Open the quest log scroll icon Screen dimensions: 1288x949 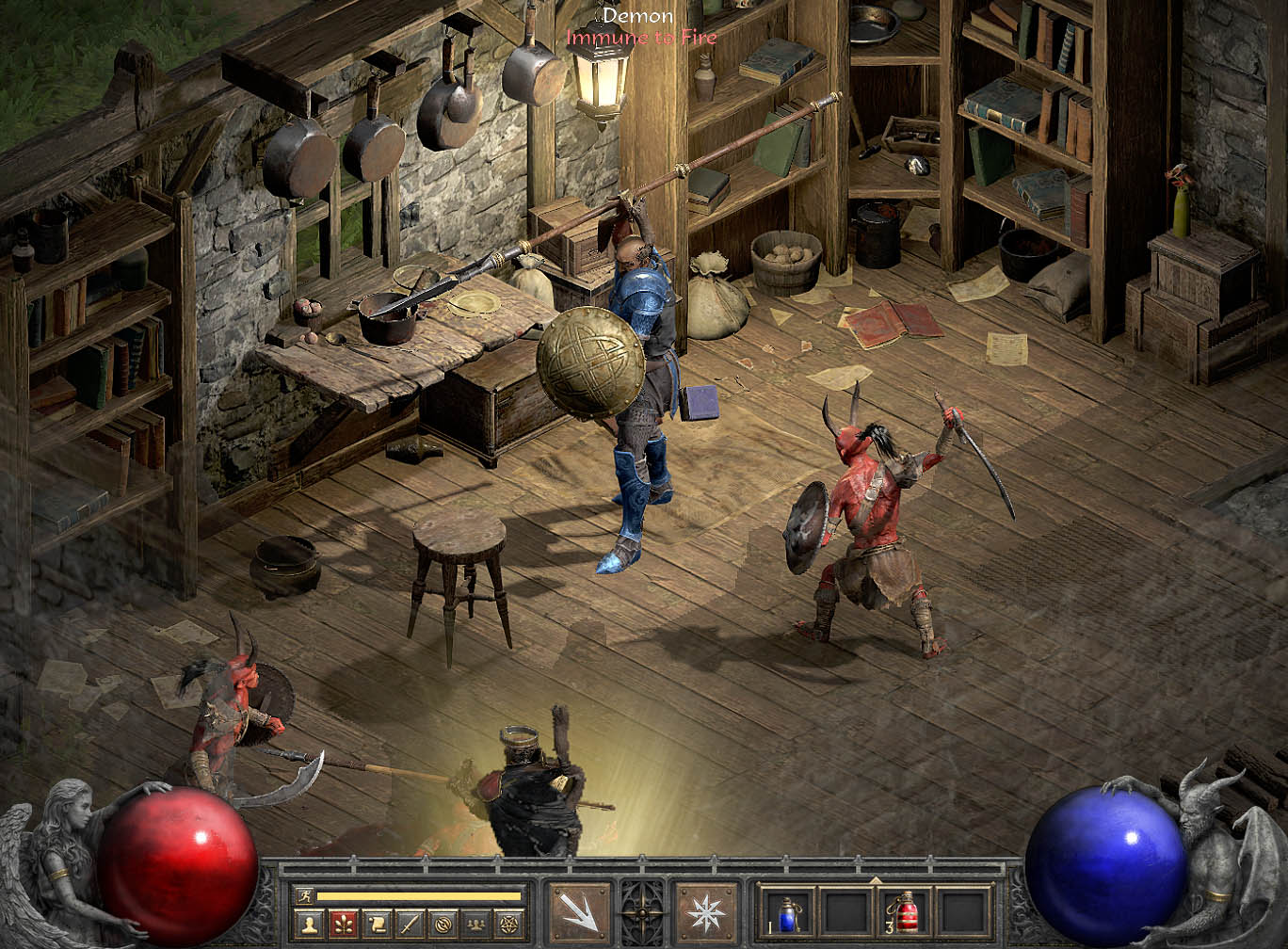pos(376,925)
